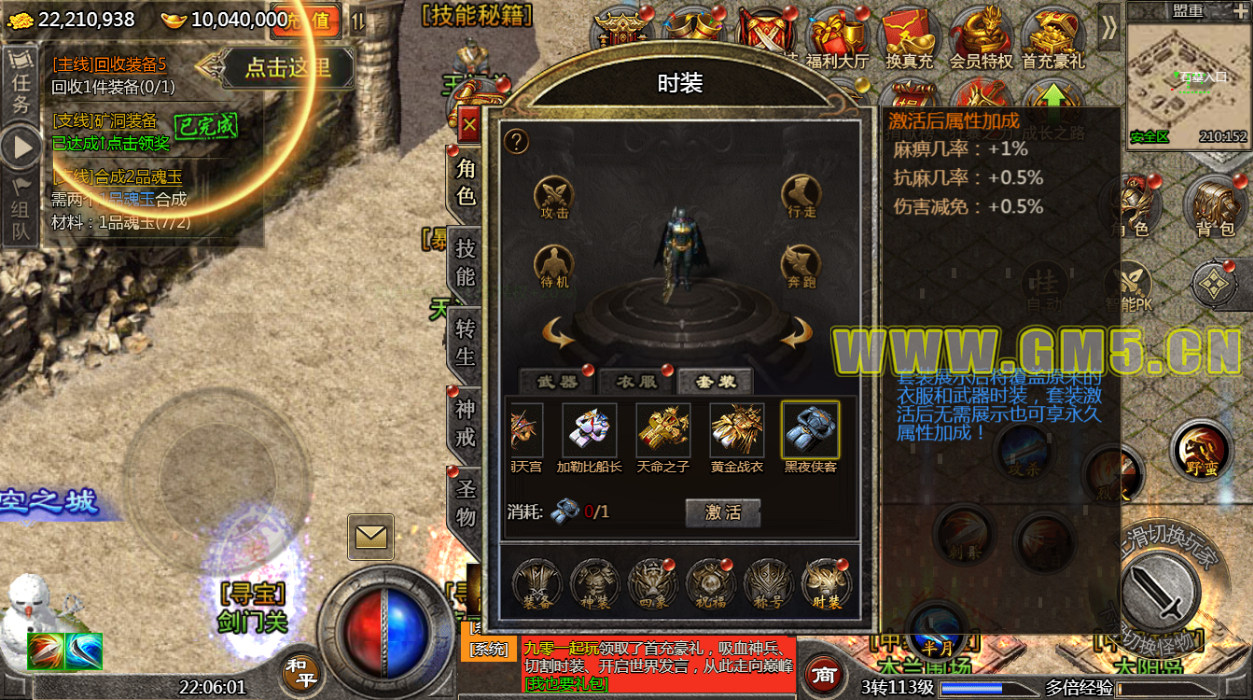Switch to the 武器 weapon tab
This screenshot has width=1253, height=700.
(557, 381)
